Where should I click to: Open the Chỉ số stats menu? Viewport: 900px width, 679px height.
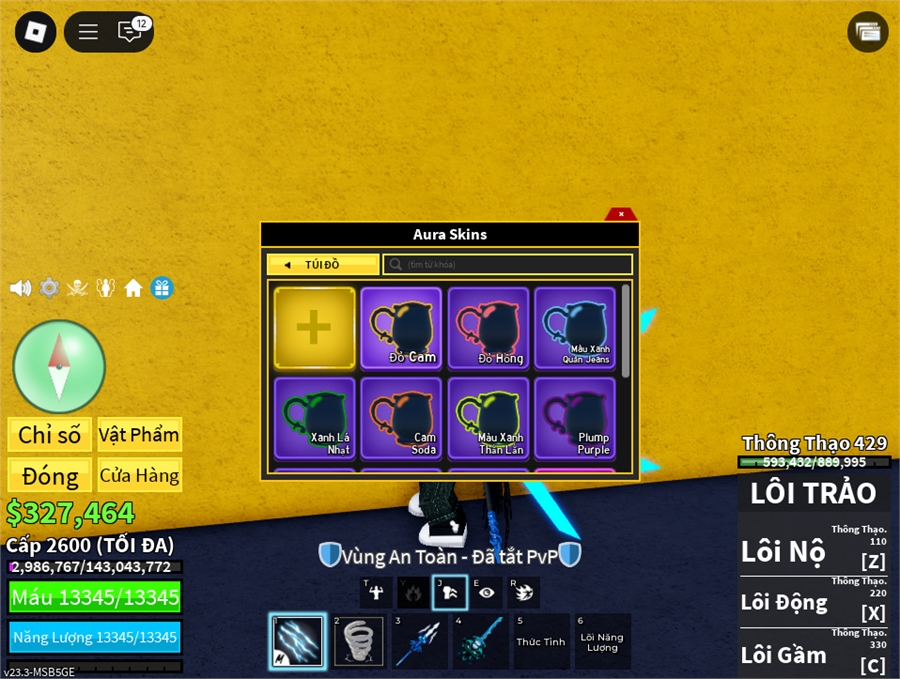coord(49,435)
